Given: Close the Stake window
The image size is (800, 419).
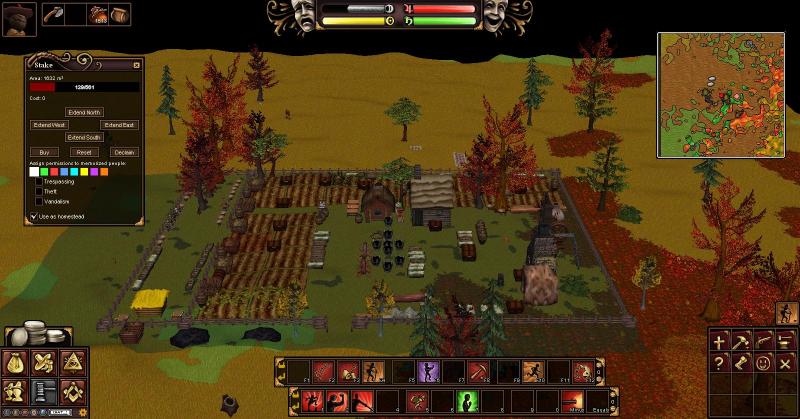Looking at the screenshot, I should tap(137, 66).
